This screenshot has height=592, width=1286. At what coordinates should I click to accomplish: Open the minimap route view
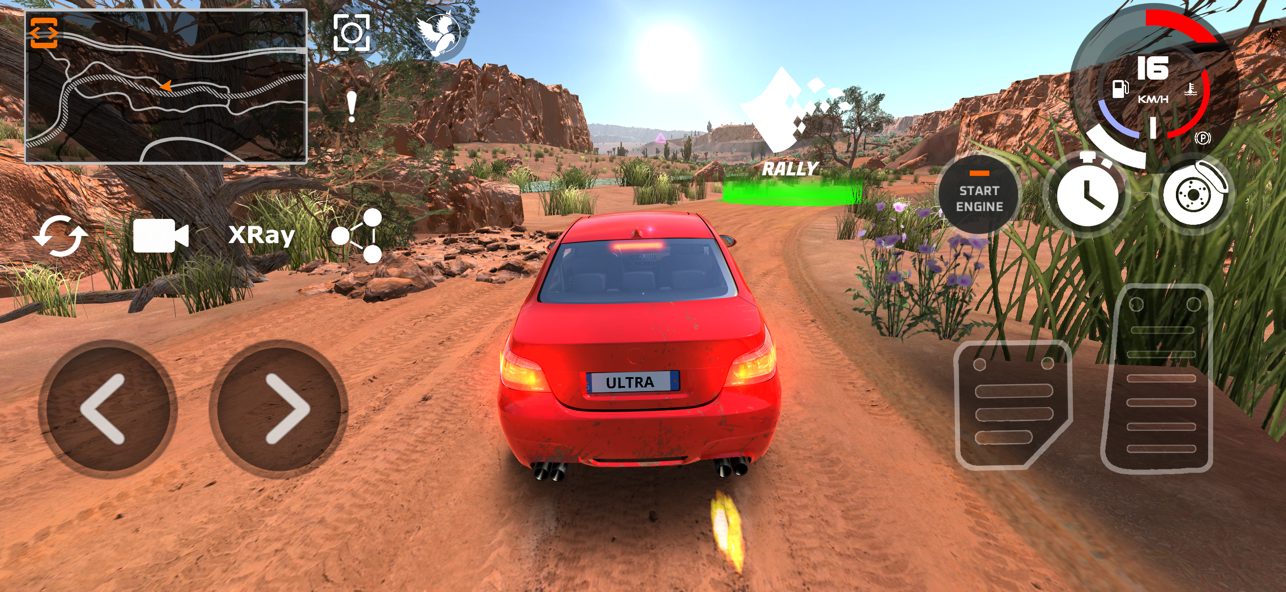coord(166,87)
